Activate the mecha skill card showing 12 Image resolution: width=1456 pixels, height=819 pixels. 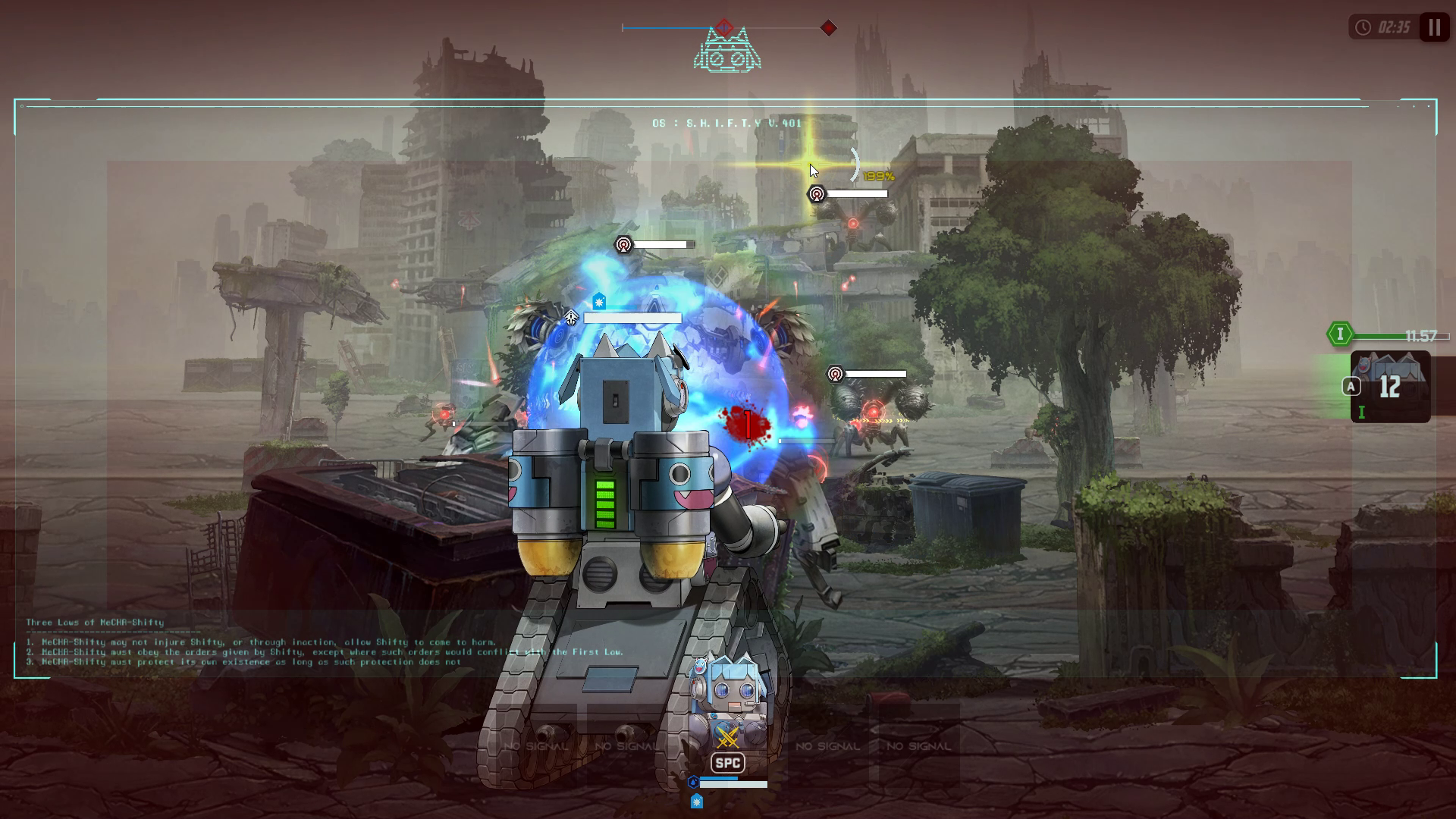(1390, 387)
